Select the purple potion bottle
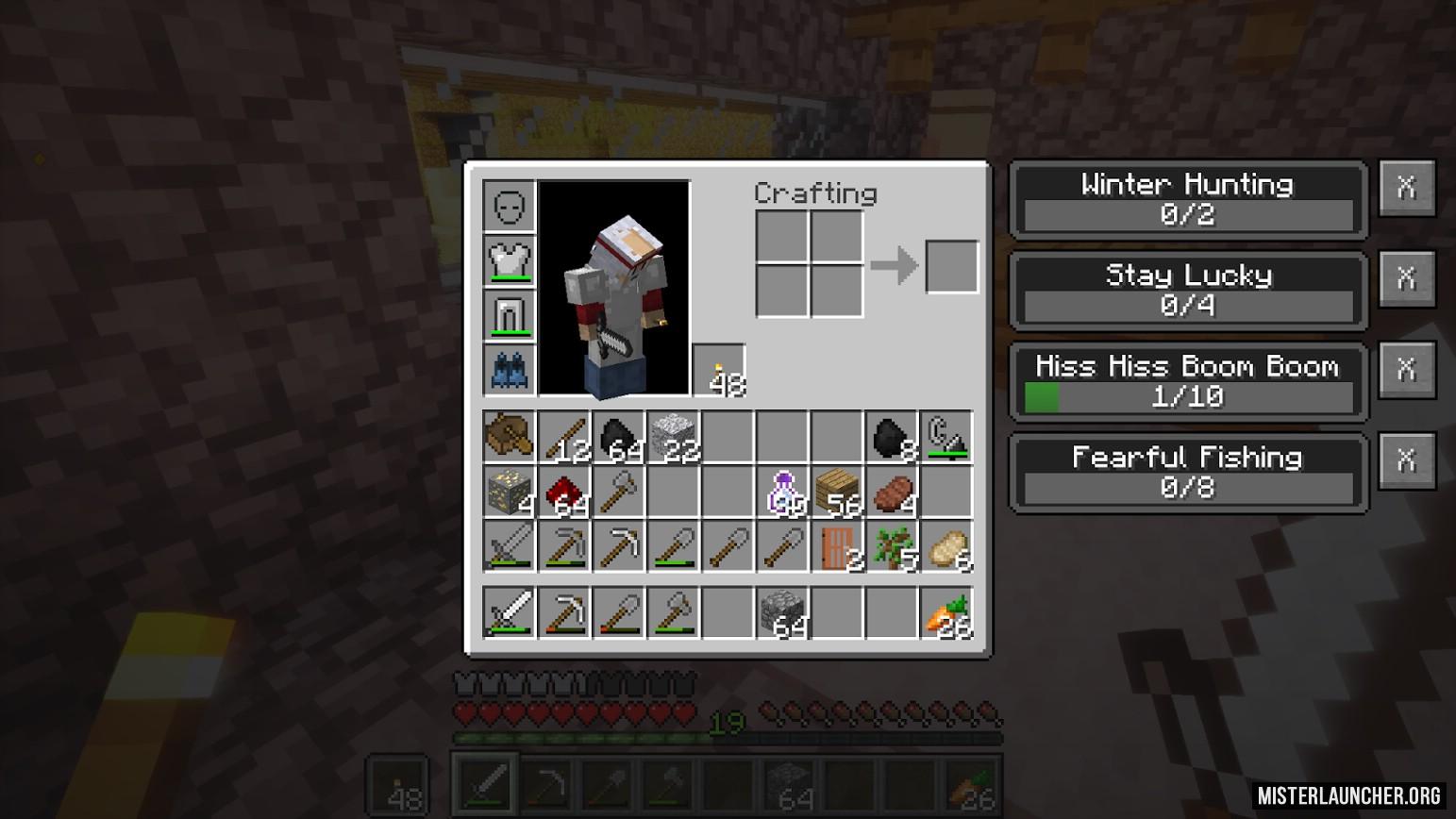This screenshot has height=819, width=1456. tap(783, 493)
